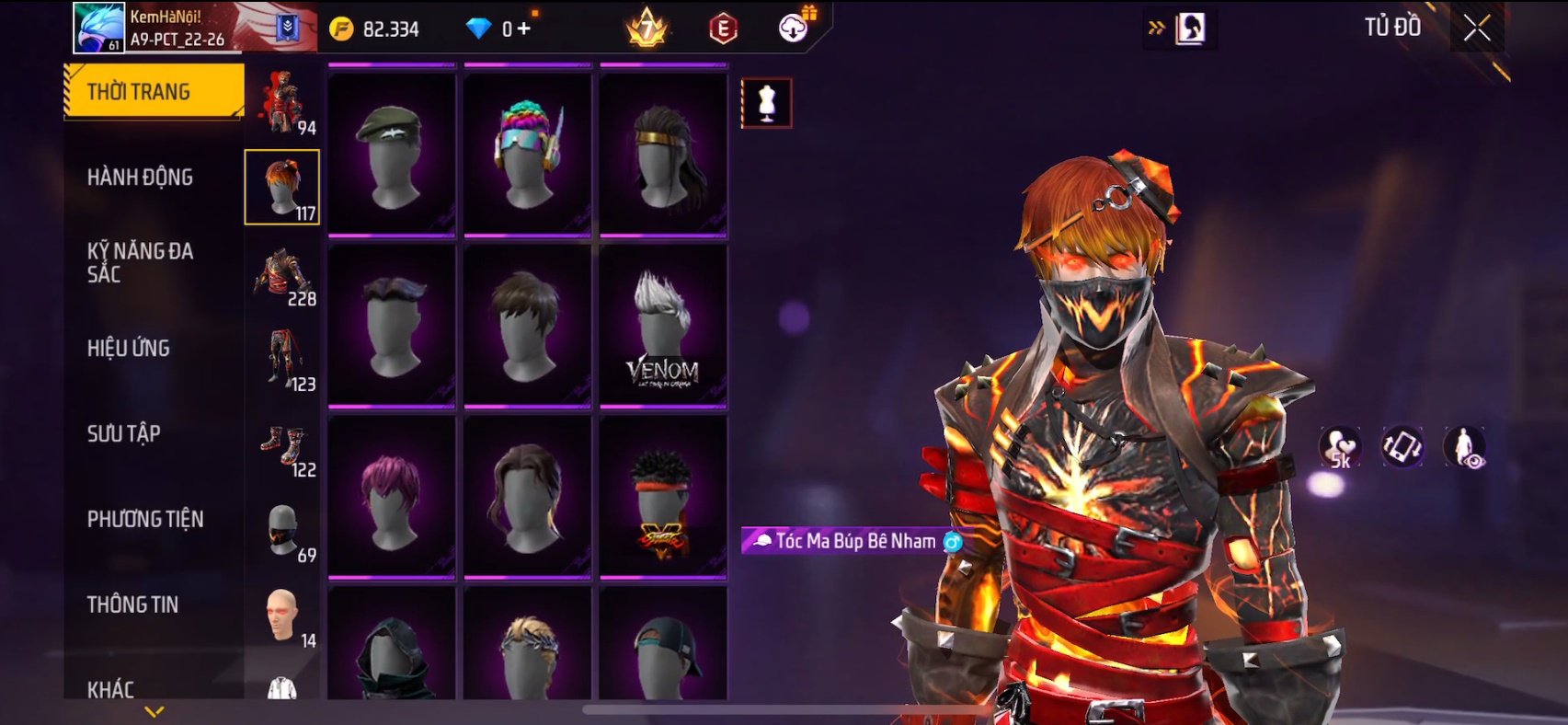
Task: Choose the white Venom hairstyle
Action: point(663,326)
